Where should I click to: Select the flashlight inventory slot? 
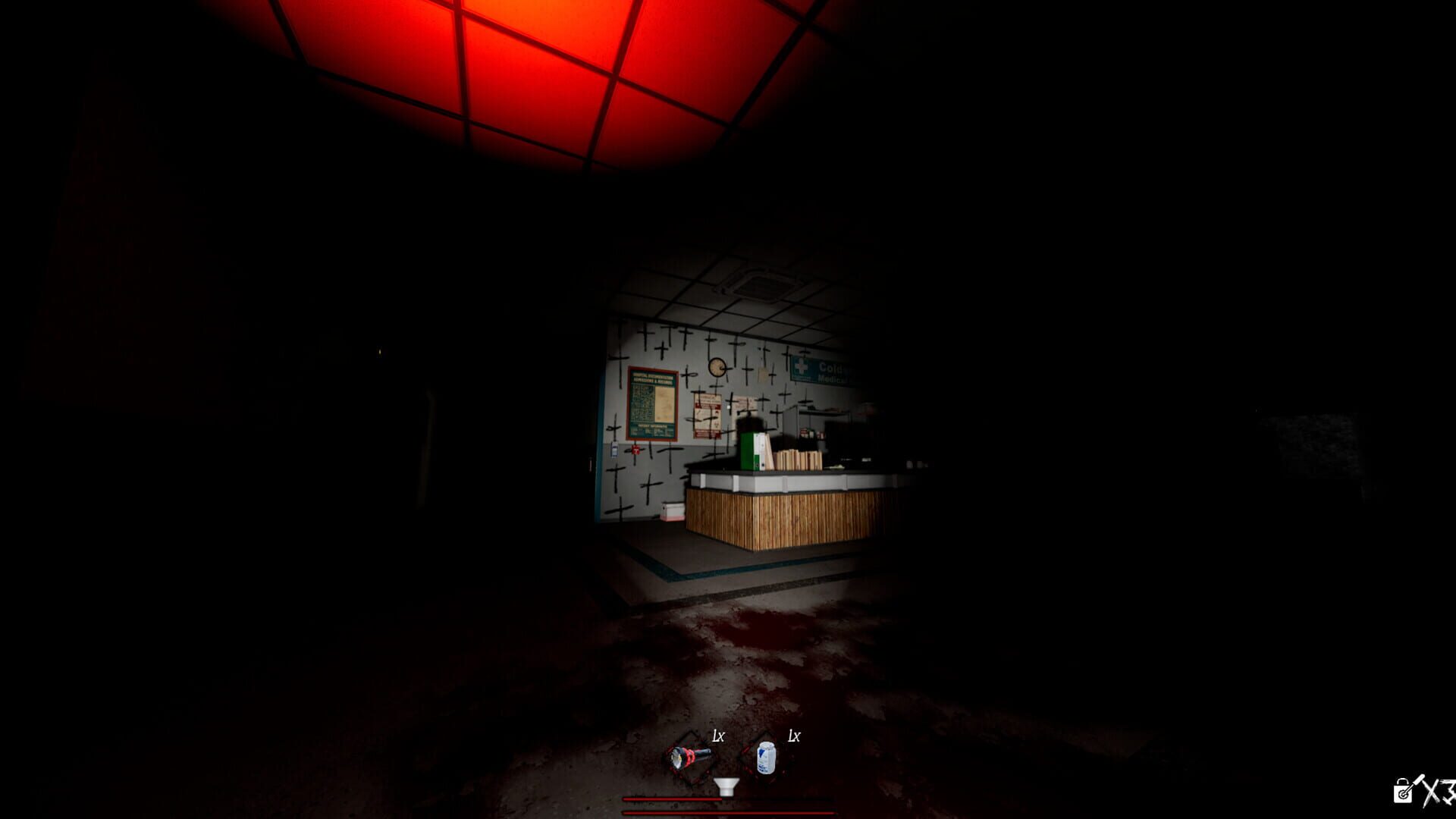click(688, 758)
